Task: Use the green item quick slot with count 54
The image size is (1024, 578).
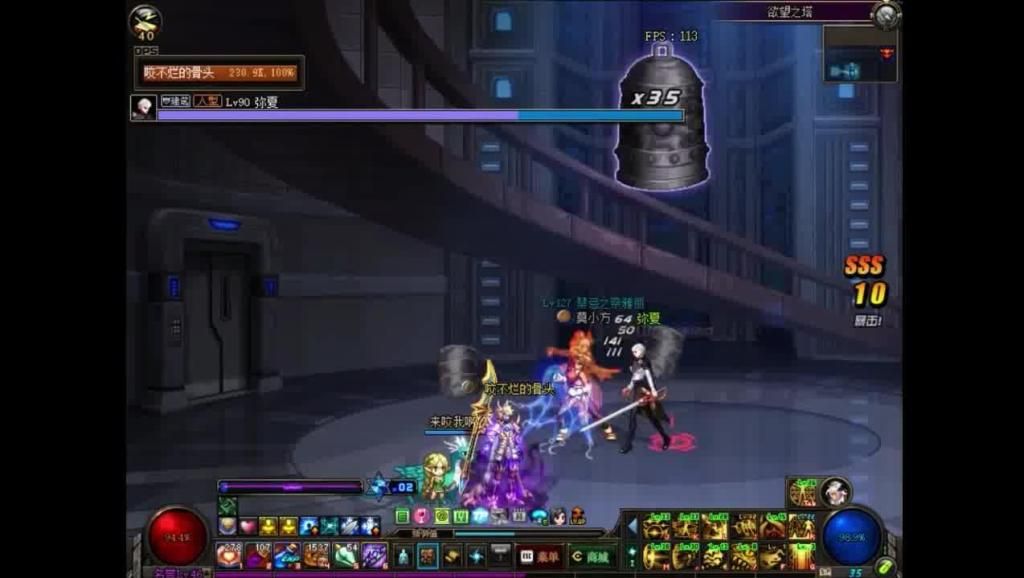Action: tap(345, 555)
